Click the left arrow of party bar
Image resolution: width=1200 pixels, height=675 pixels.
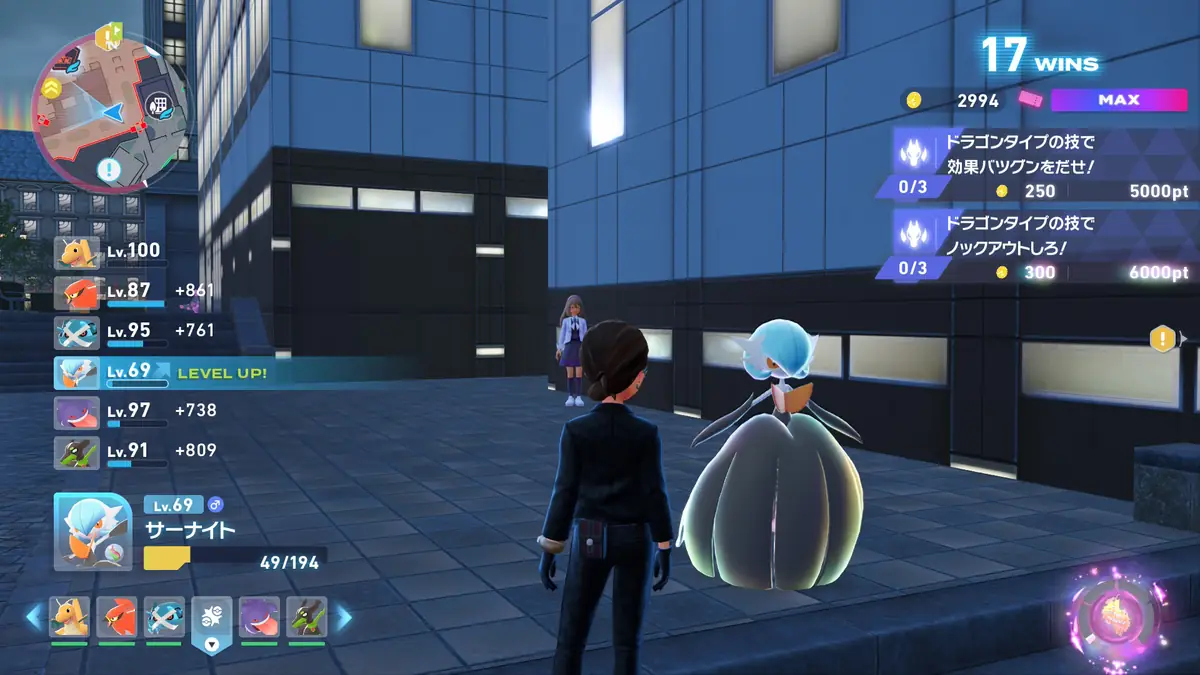point(33,618)
